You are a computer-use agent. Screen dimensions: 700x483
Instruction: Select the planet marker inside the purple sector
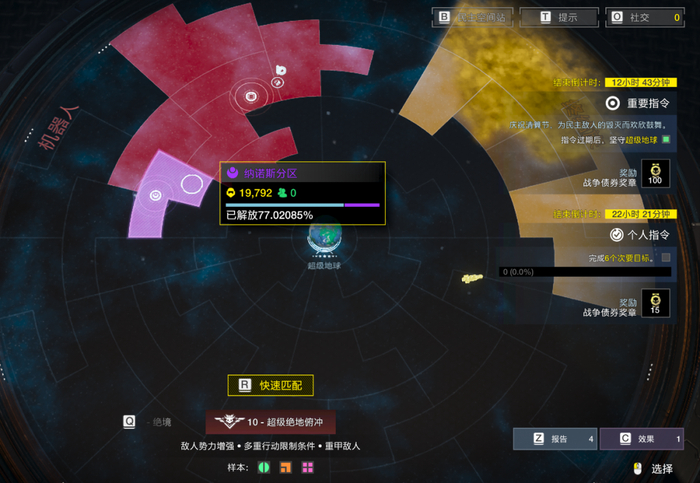pyautogui.click(x=156, y=196)
